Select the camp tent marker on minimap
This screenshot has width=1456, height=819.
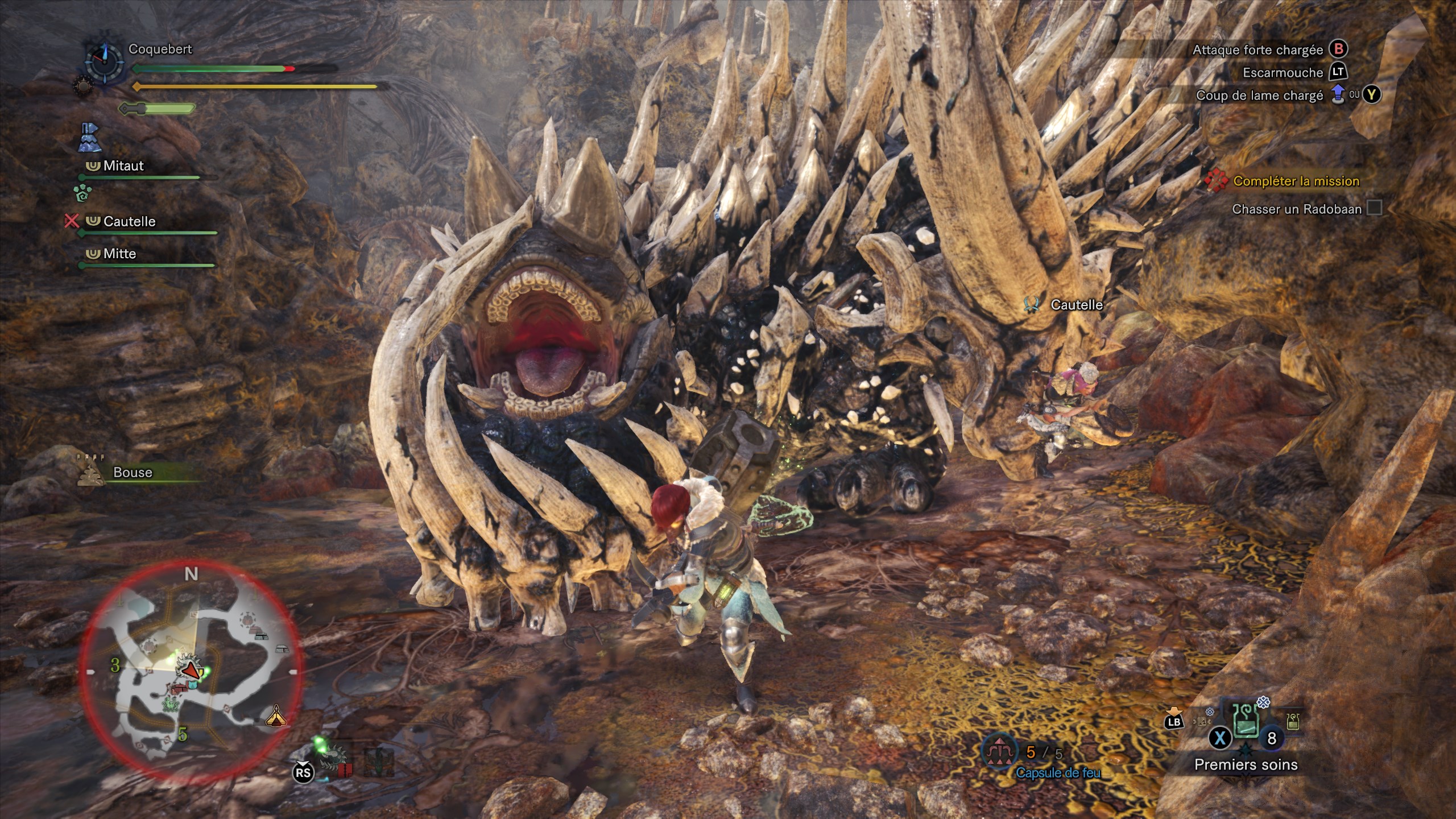point(276,716)
